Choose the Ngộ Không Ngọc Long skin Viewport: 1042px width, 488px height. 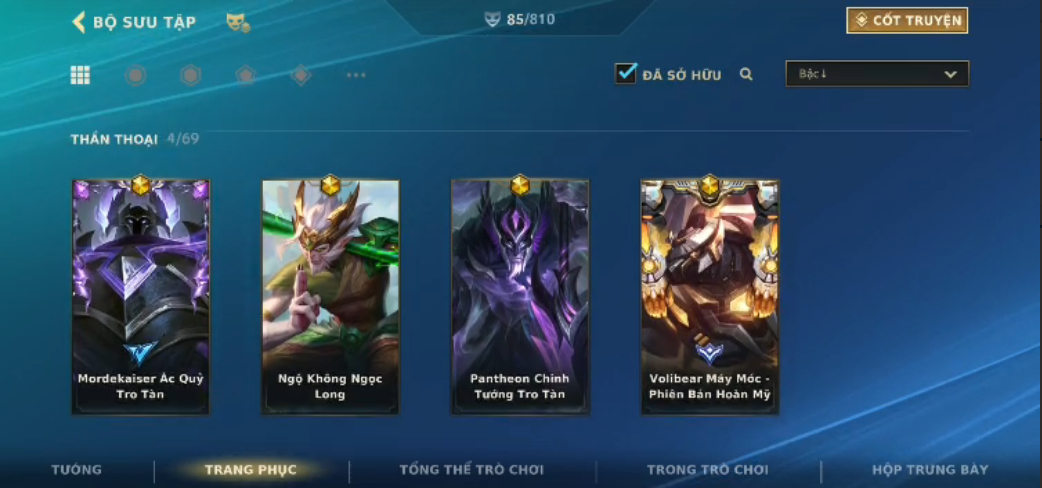330,296
